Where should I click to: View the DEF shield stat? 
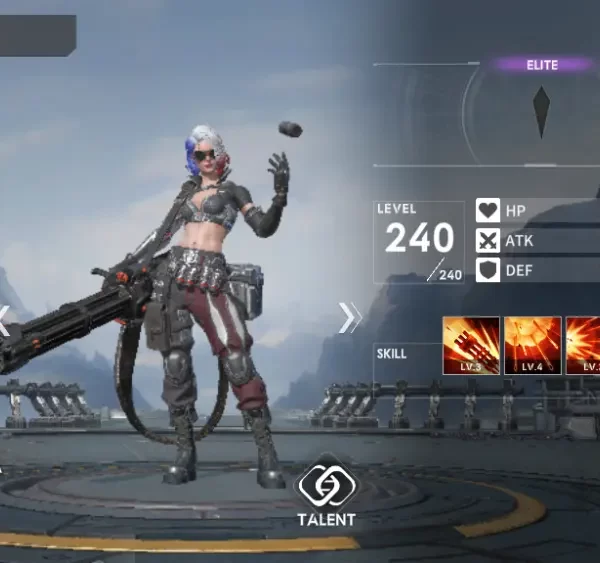tap(488, 270)
